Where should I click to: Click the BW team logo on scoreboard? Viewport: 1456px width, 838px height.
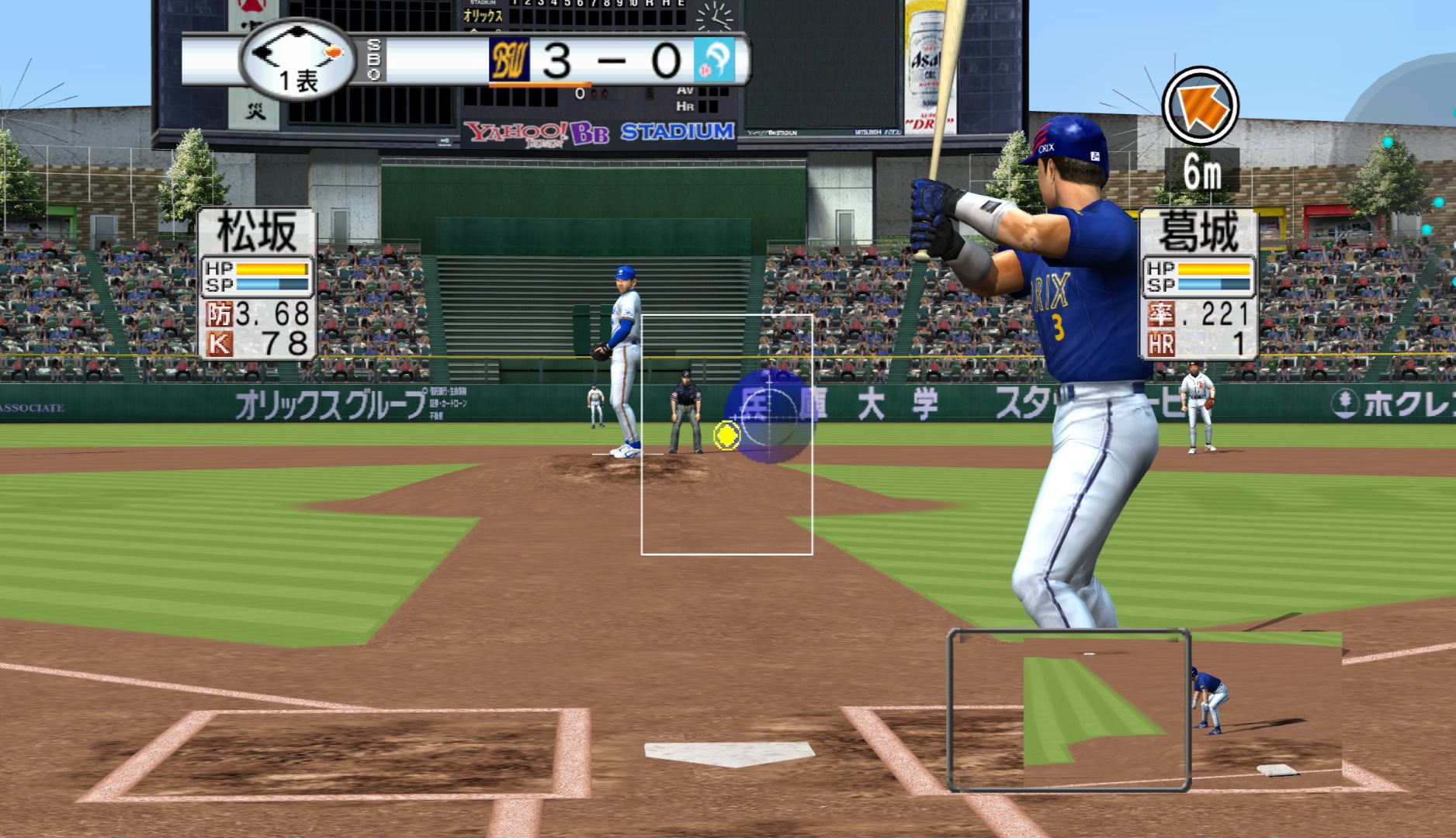[x=509, y=61]
